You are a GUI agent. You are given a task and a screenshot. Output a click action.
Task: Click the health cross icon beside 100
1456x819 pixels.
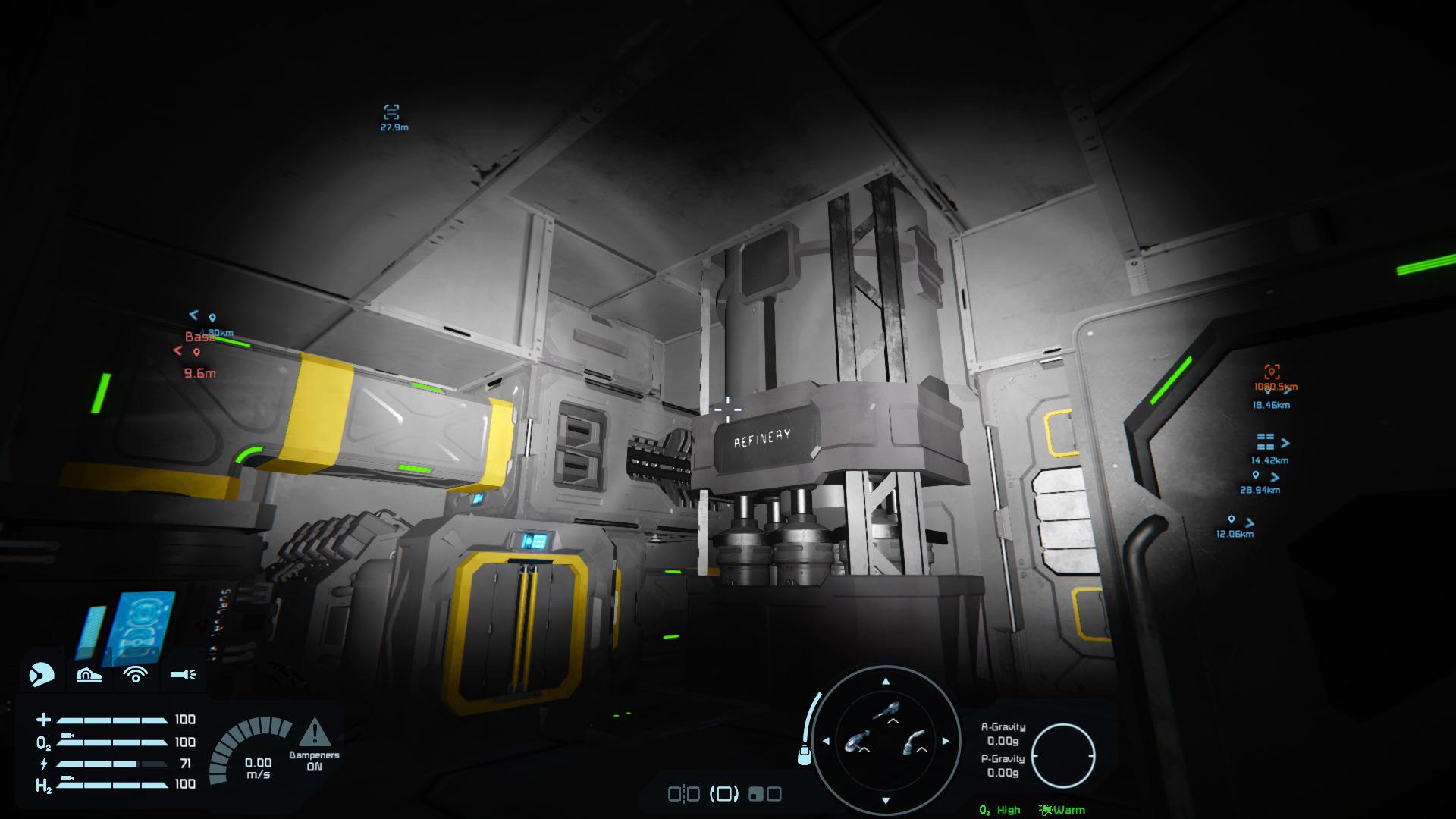click(43, 719)
